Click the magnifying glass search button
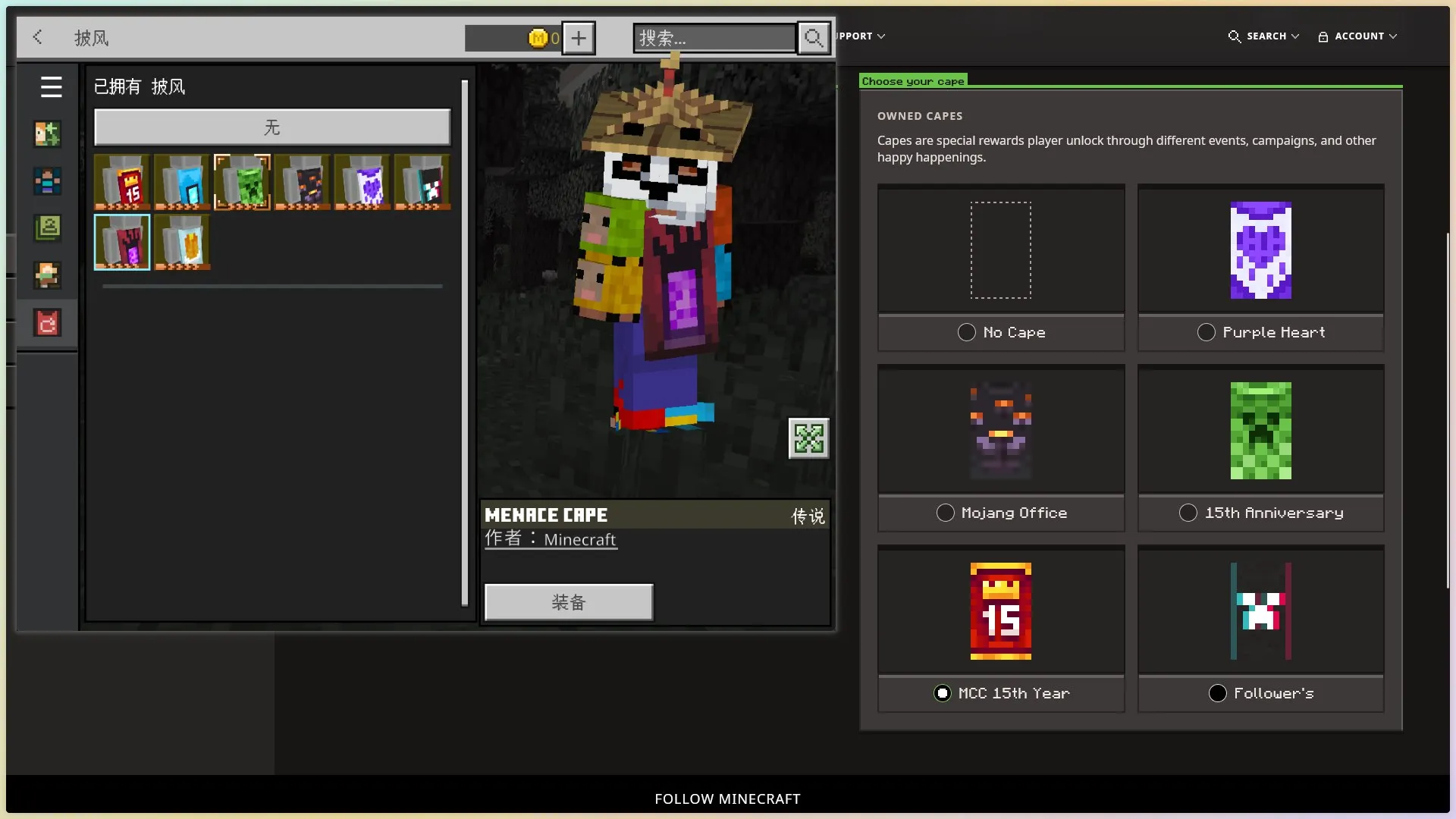 point(814,38)
